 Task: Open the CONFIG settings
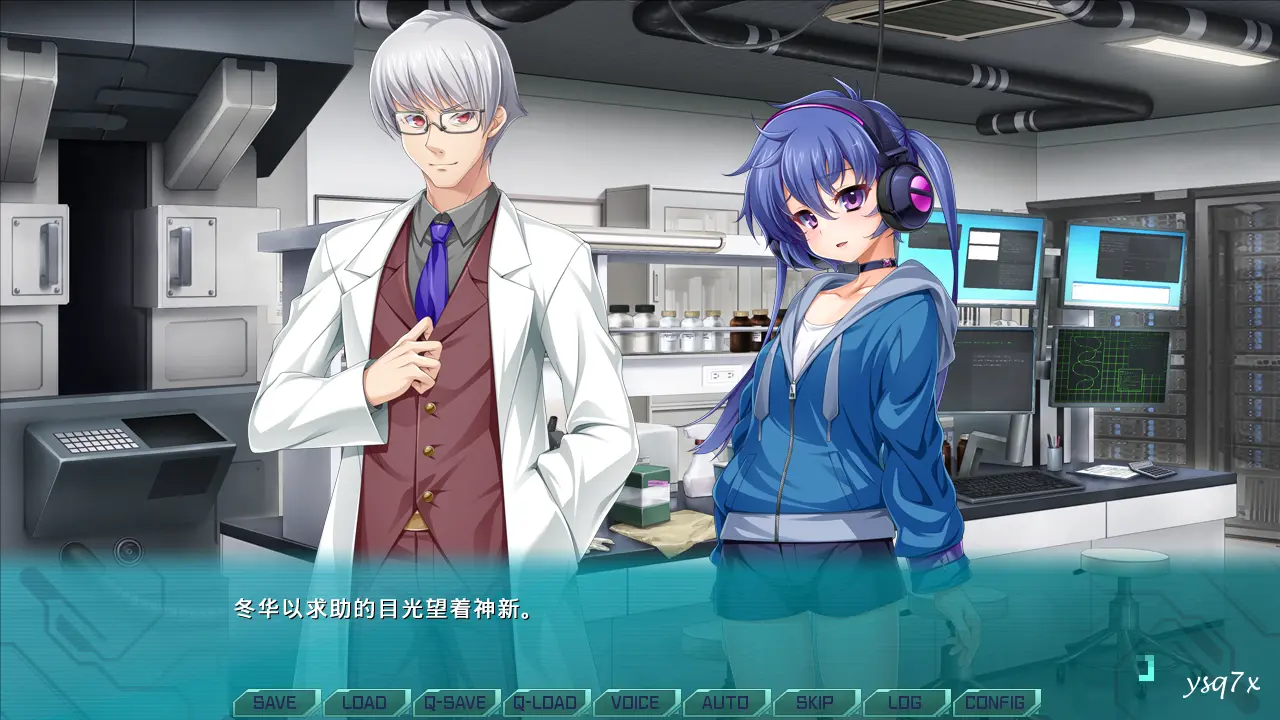coord(995,702)
